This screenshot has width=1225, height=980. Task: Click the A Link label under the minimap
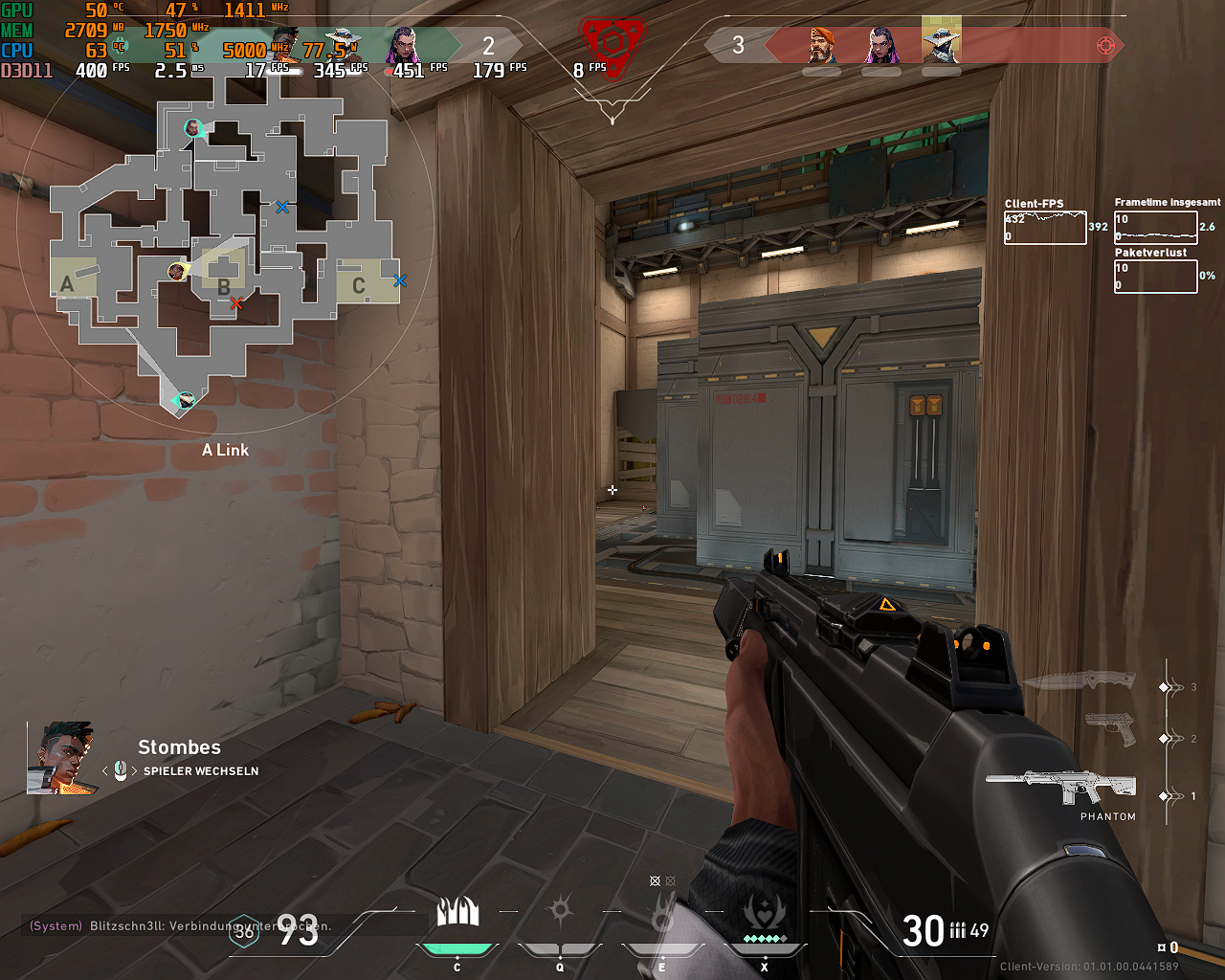[x=225, y=450]
